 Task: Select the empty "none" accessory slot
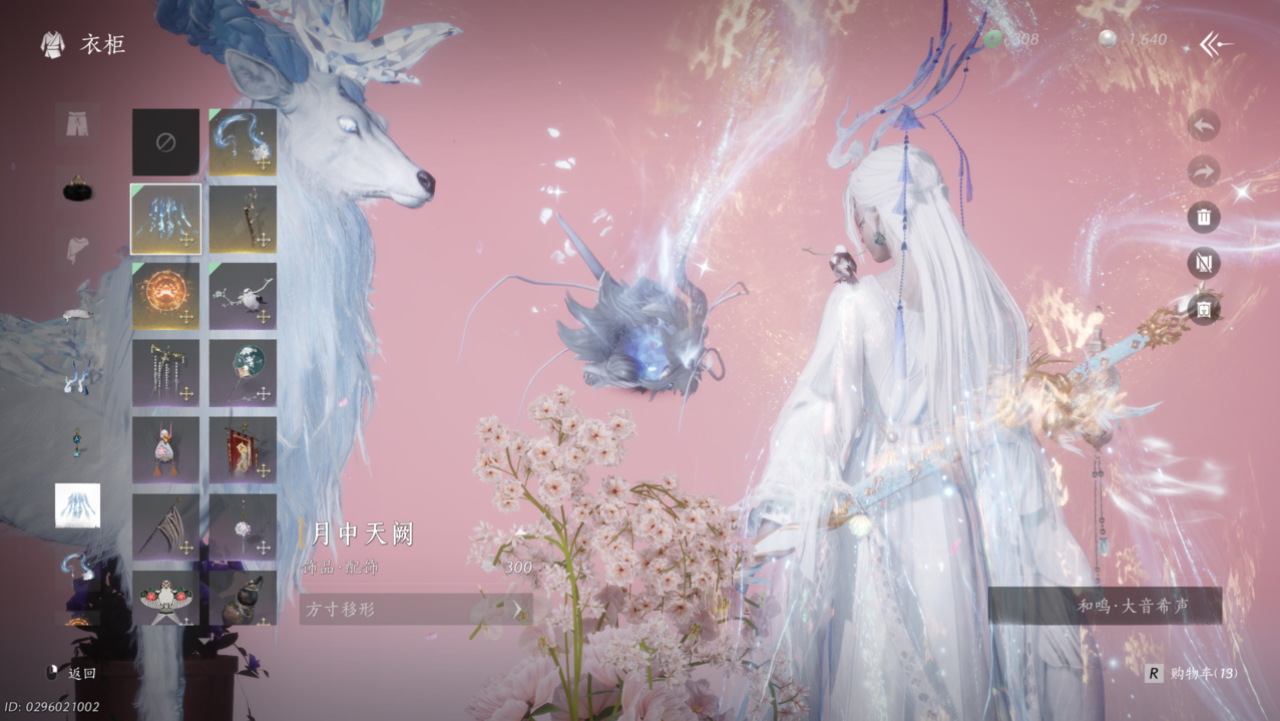[x=166, y=142]
